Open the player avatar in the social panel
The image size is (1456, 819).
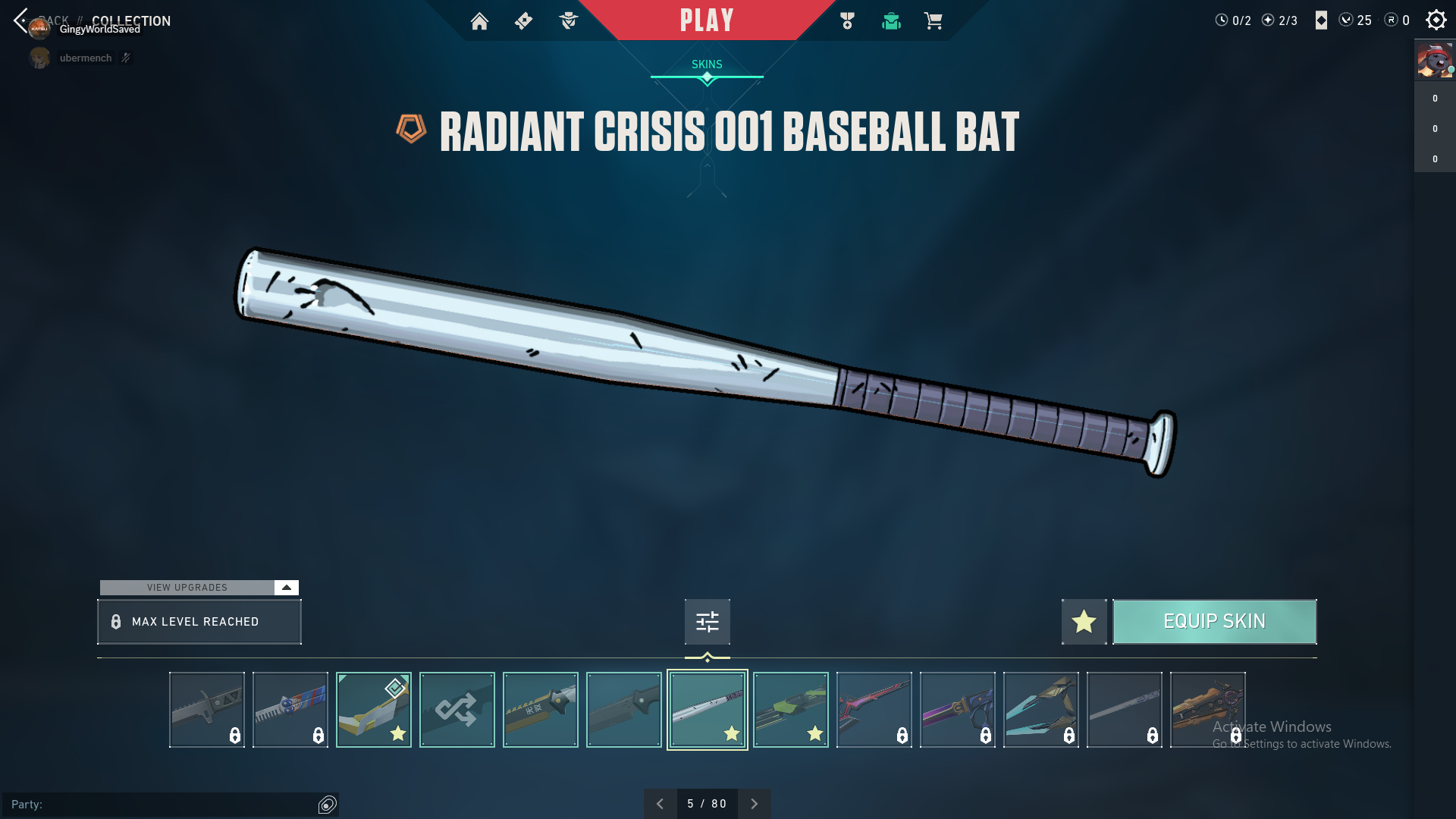click(1434, 61)
